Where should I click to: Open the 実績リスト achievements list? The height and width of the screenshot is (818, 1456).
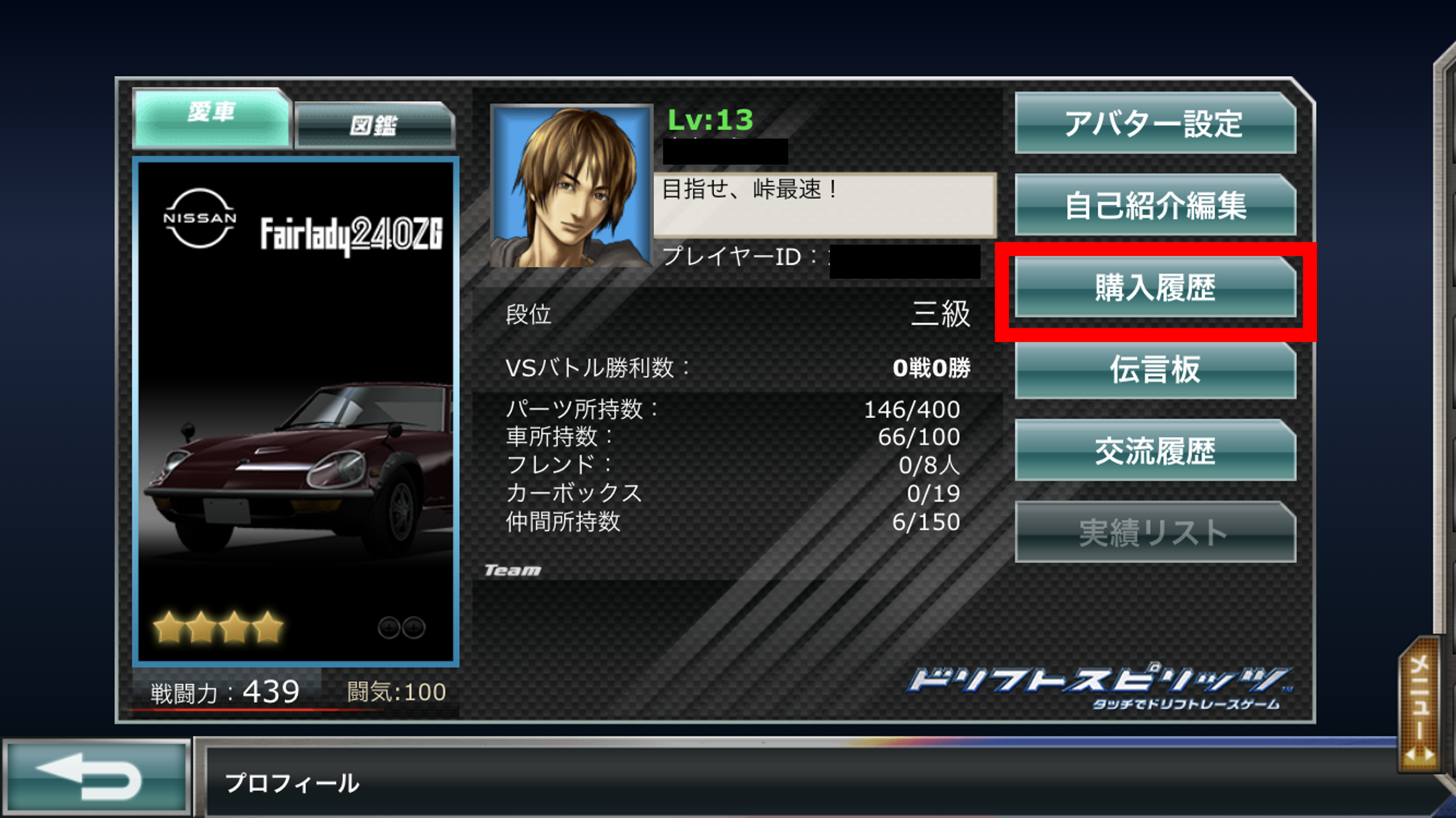coord(1155,532)
